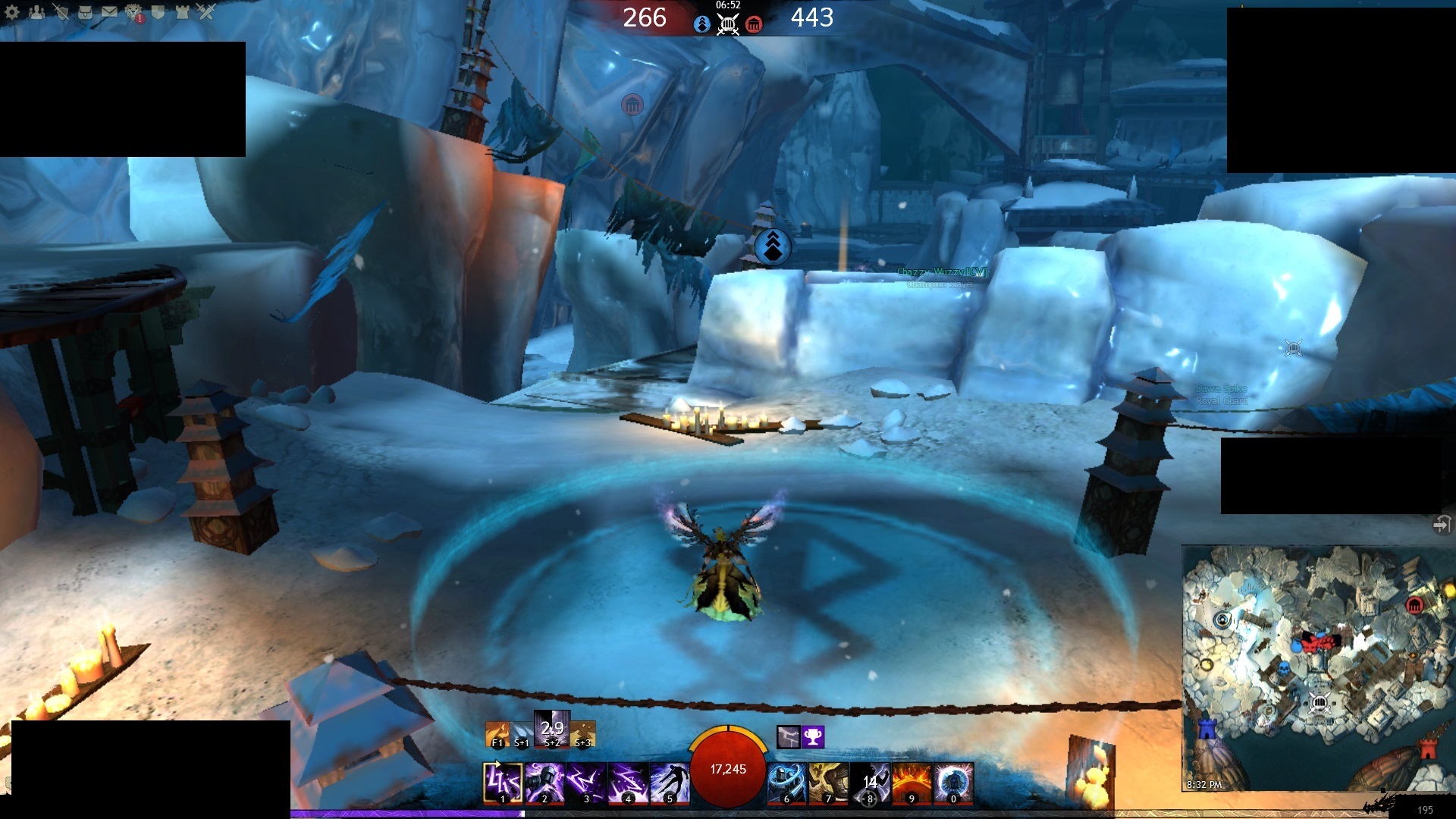The width and height of the screenshot is (1456, 819).
Task: Use weapon skill 2 with the armored figure
Action: pyautogui.click(x=544, y=783)
